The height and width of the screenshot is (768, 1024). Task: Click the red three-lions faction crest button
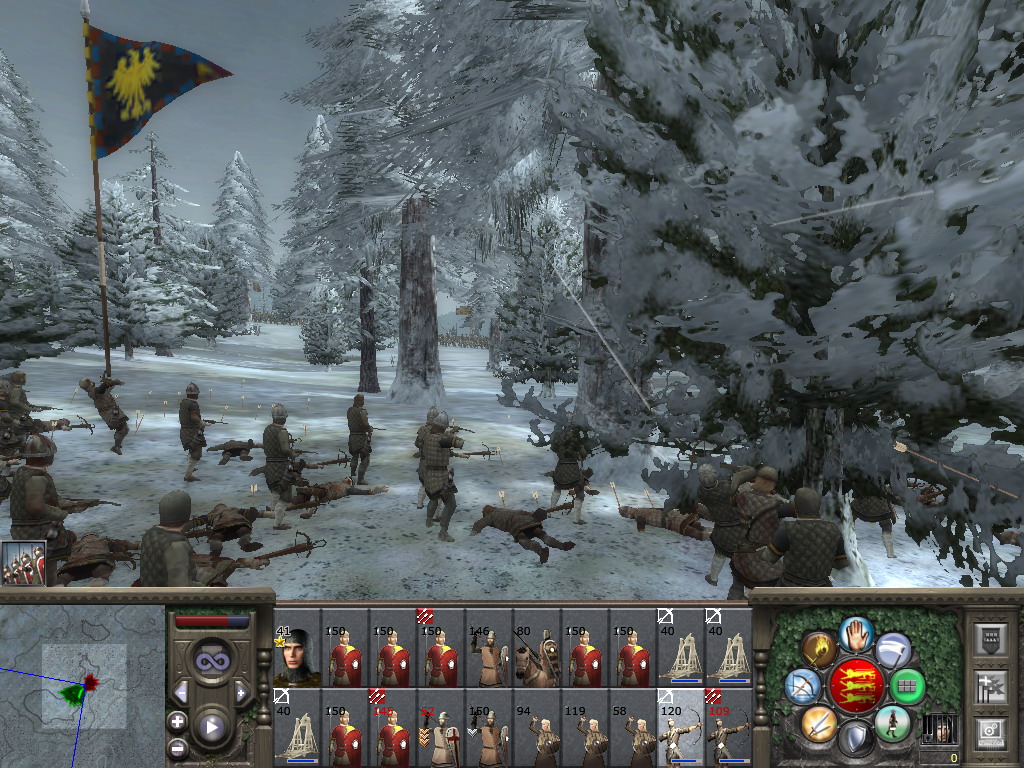point(856,686)
